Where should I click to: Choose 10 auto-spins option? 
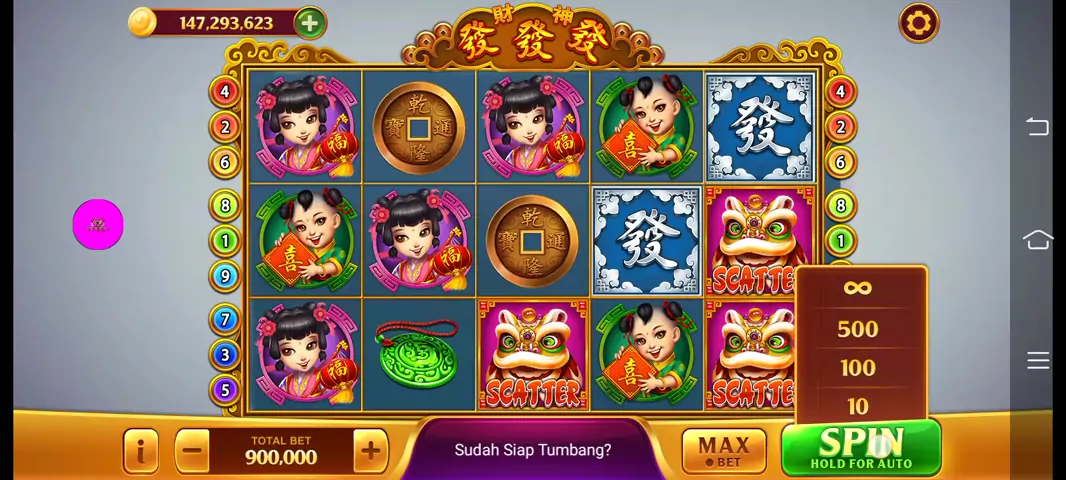(857, 405)
